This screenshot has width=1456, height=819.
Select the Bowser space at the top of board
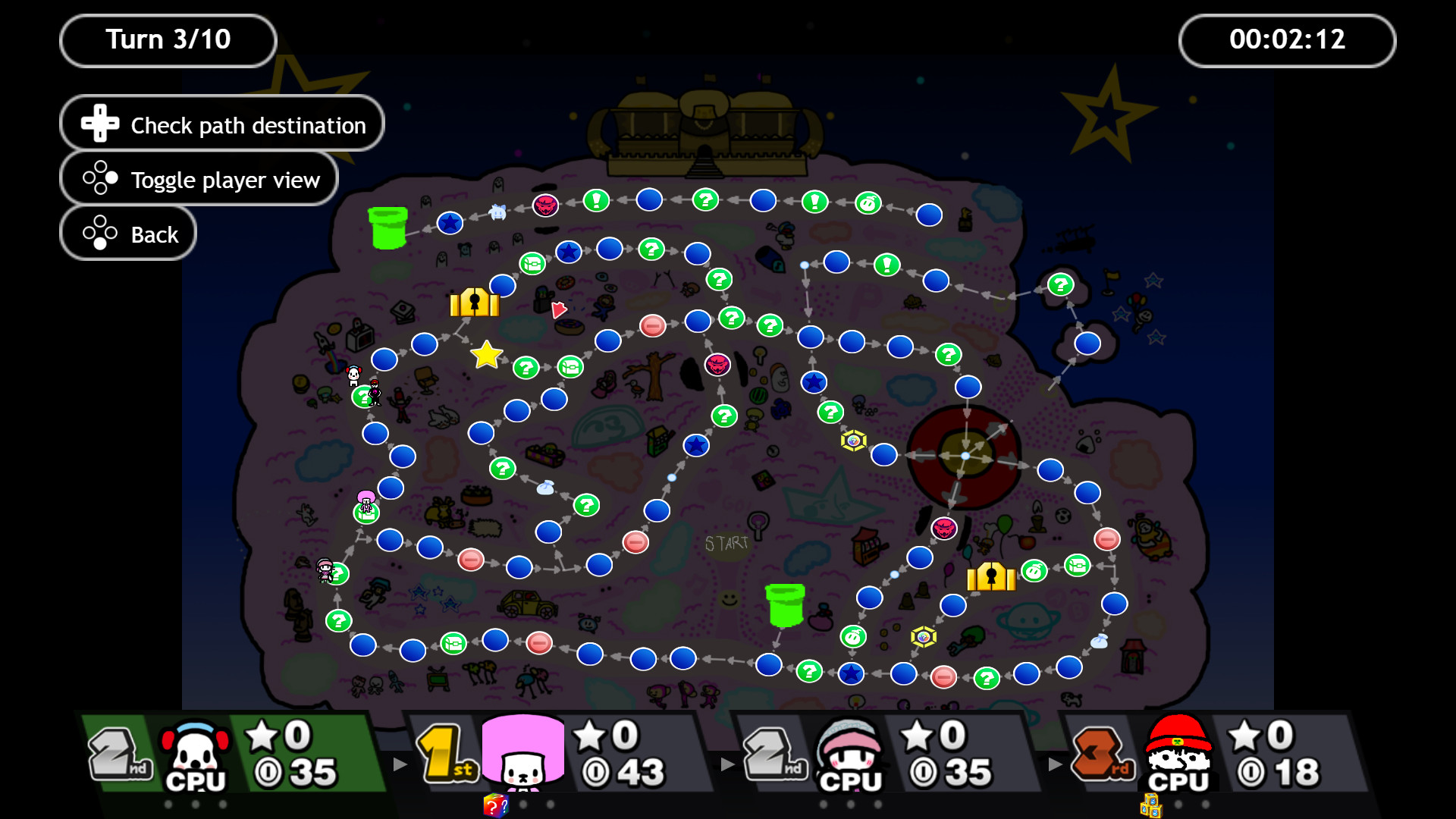(544, 205)
